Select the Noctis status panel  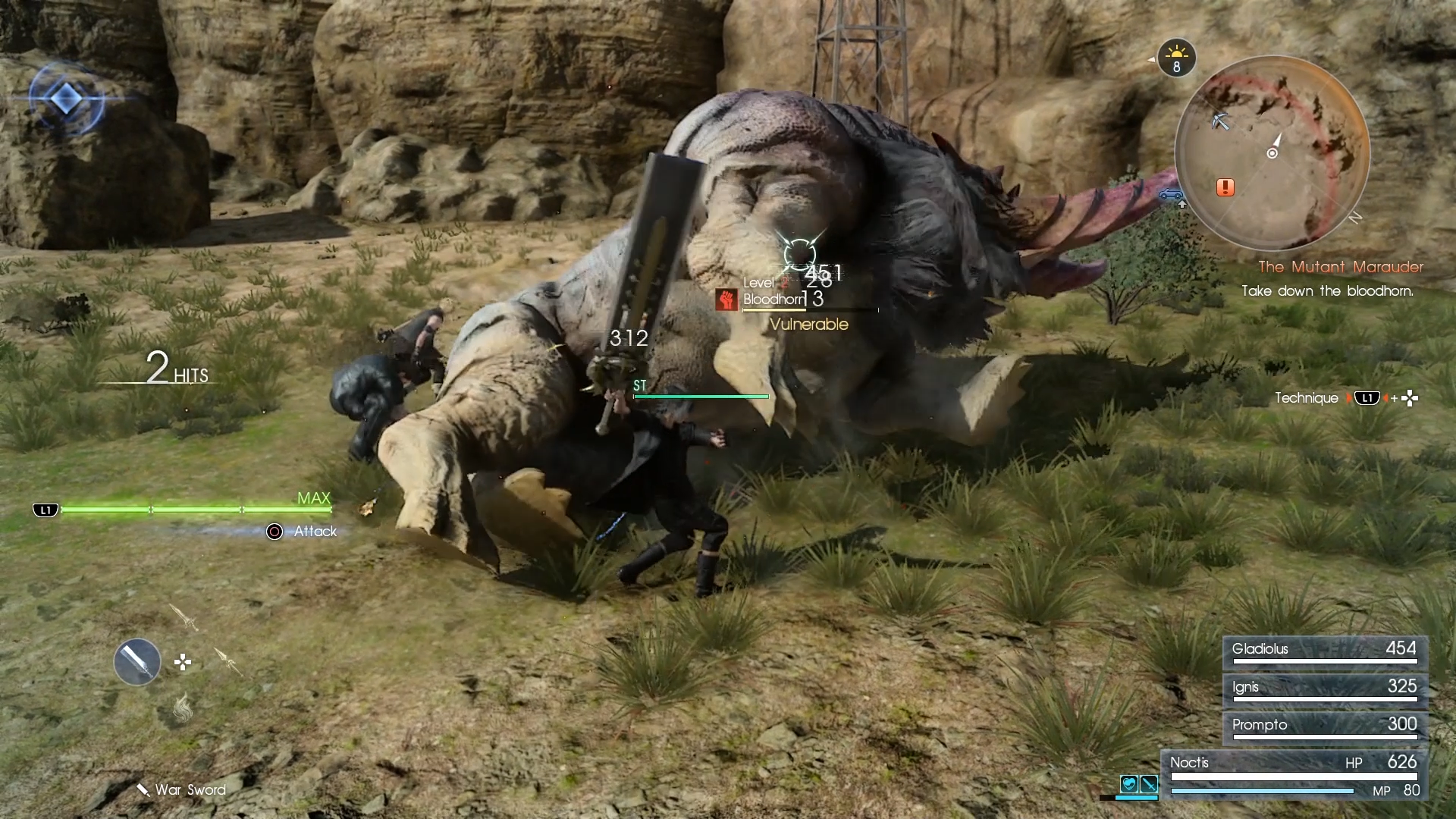tap(1294, 775)
